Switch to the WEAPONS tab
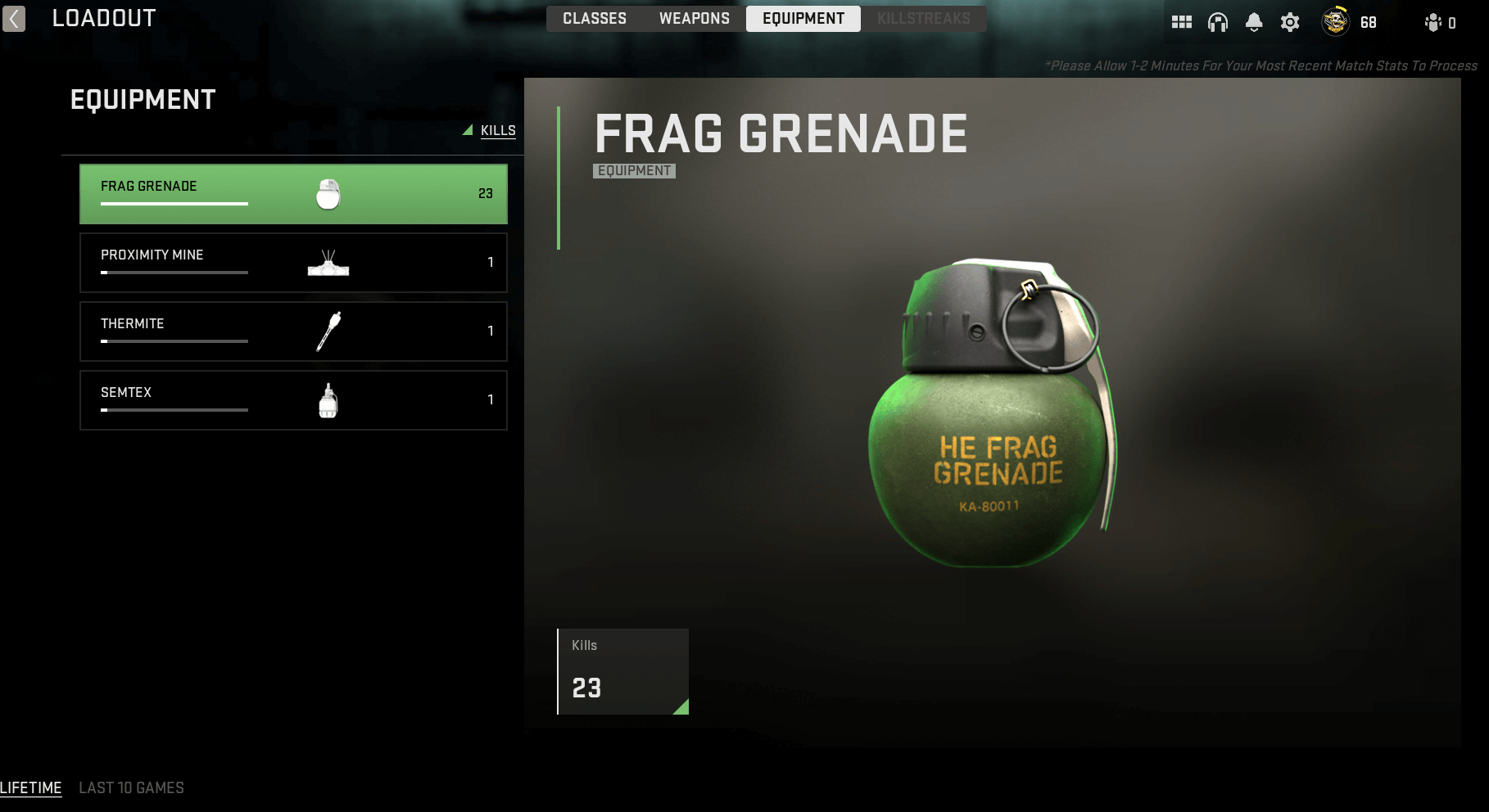This screenshot has height=812, width=1489. tap(693, 18)
